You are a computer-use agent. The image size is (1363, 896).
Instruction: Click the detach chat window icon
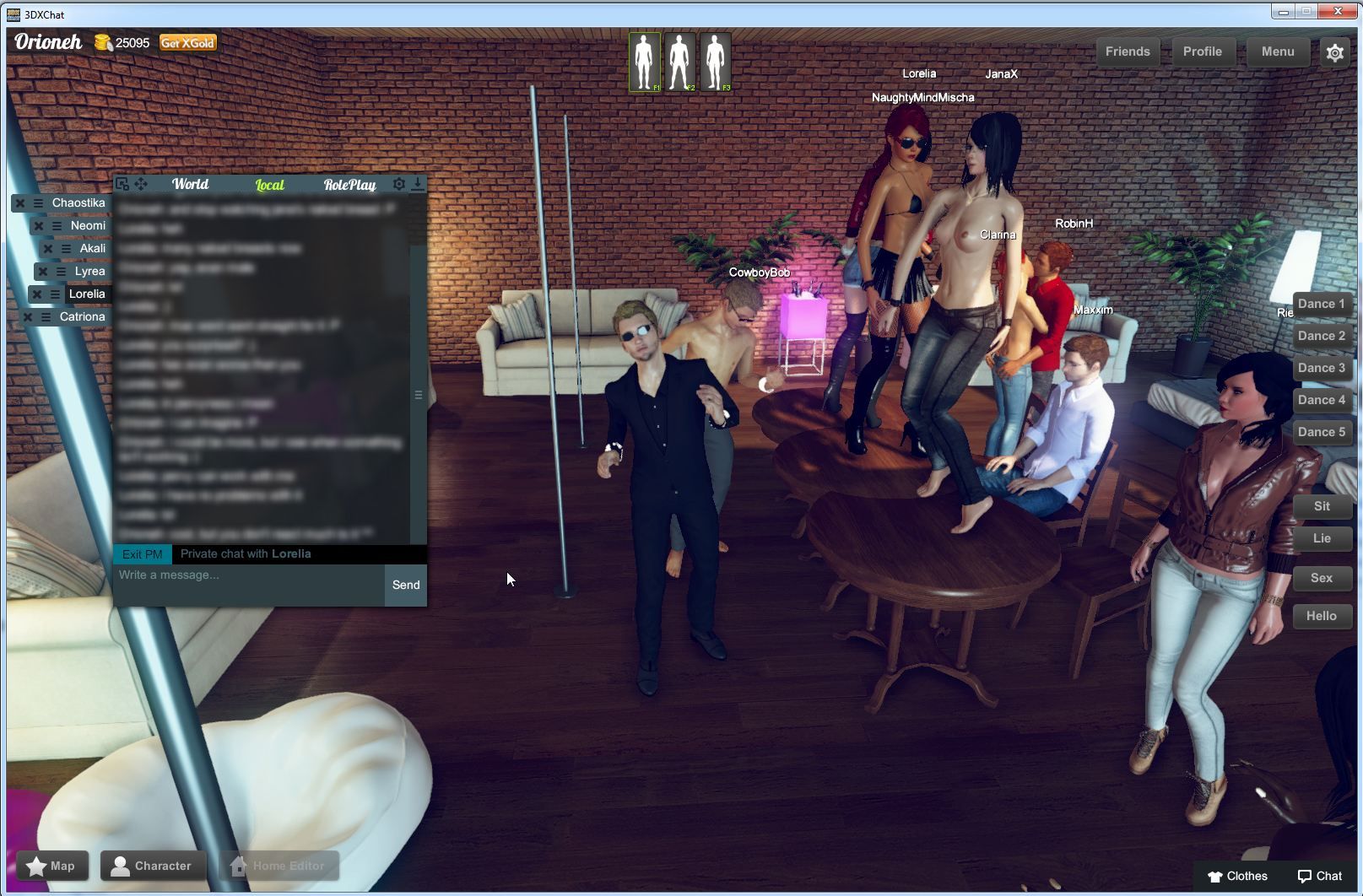tap(122, 184)
